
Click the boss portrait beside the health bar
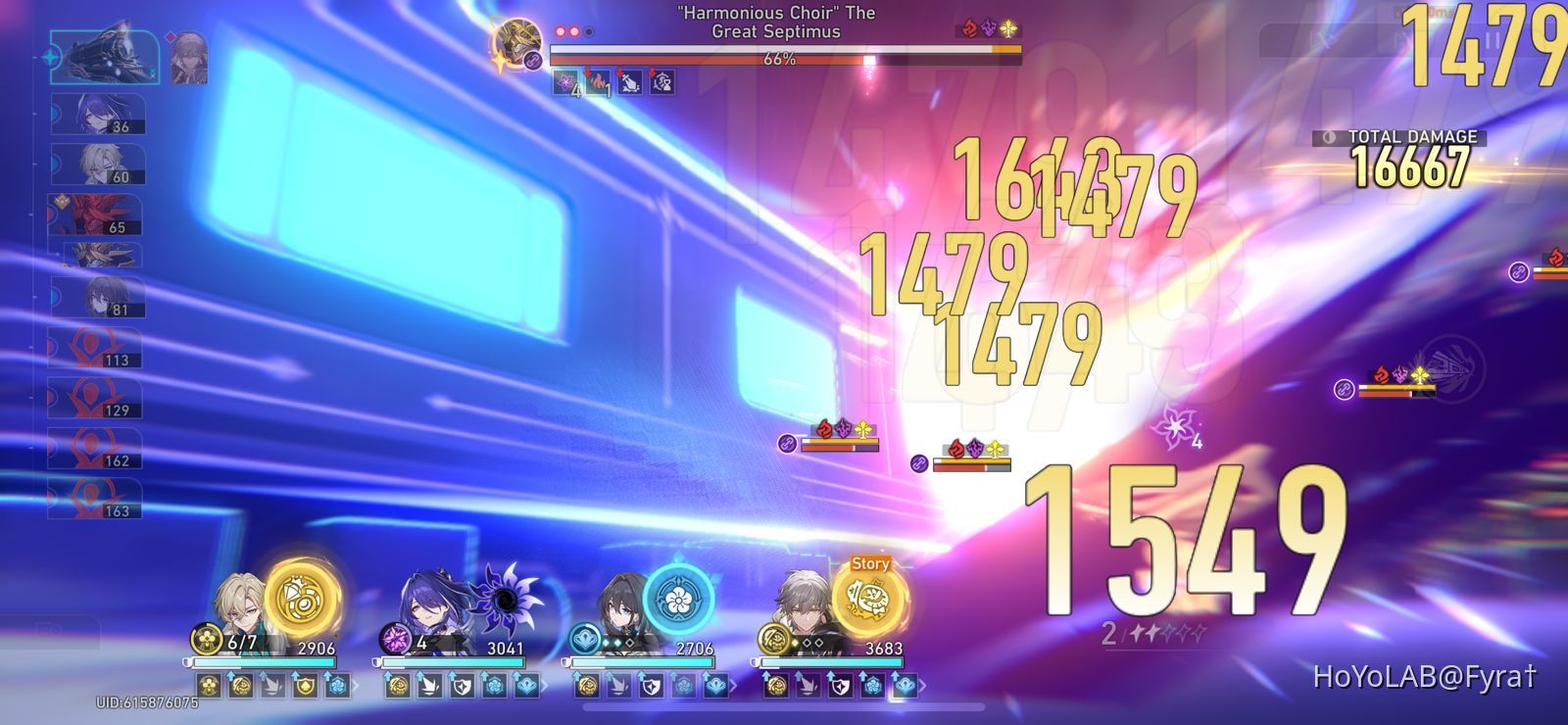click(516, 41)
